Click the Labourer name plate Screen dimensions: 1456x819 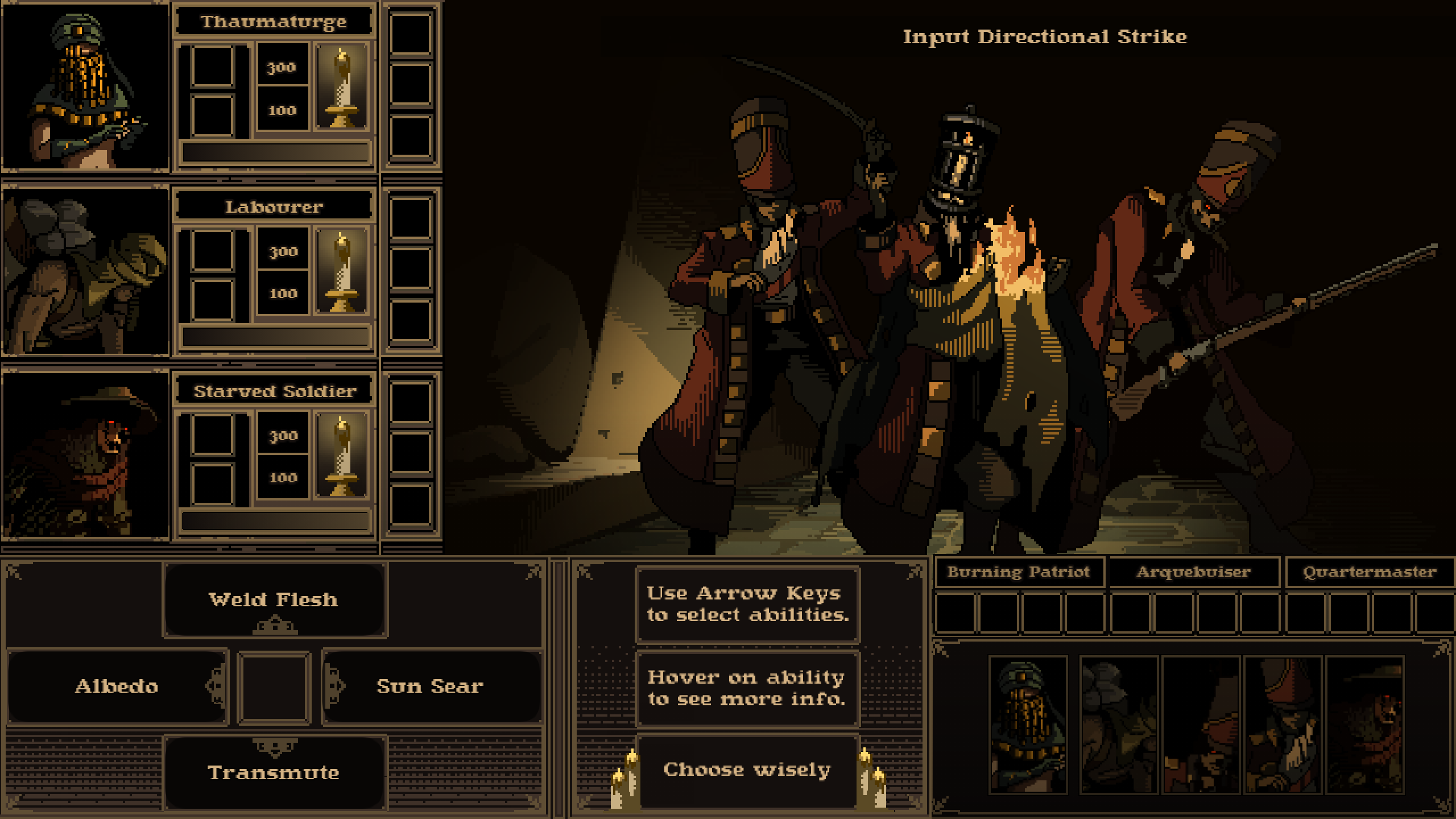pos(274,206)
